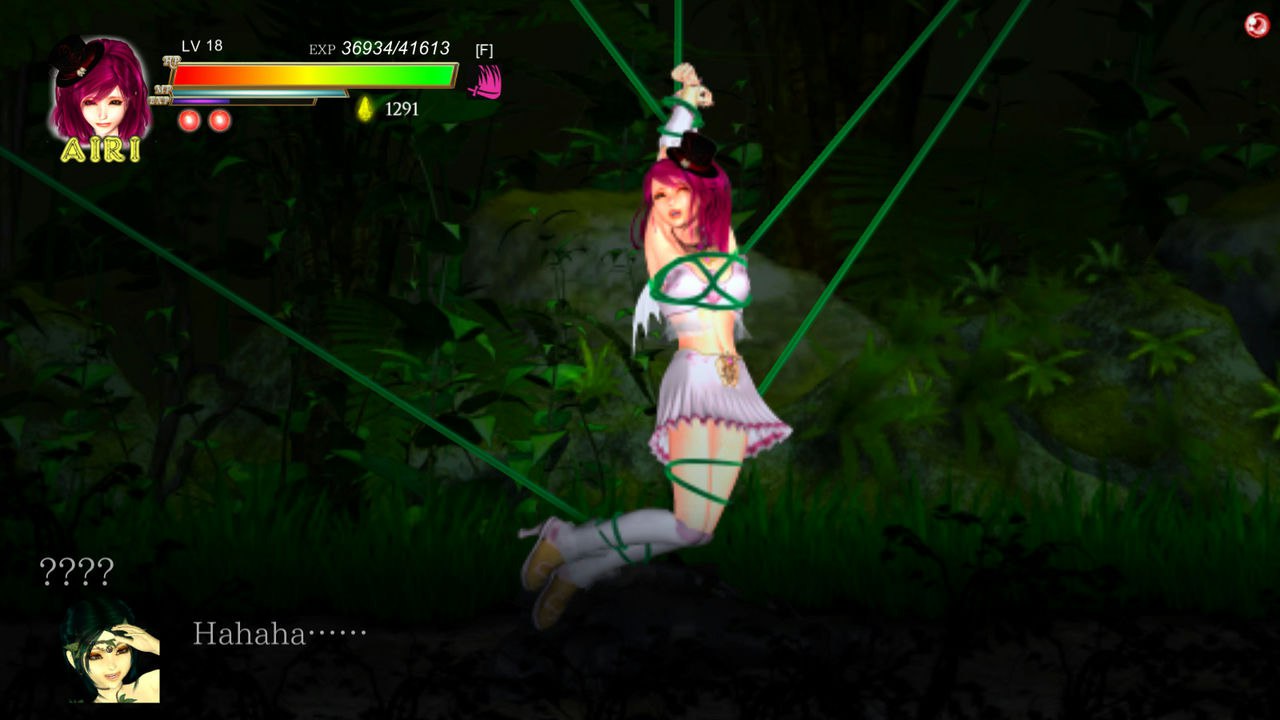The height and width of the screenshot is (720, 1280).
Task: Click the second red orb buff icon
Action: 218,119
